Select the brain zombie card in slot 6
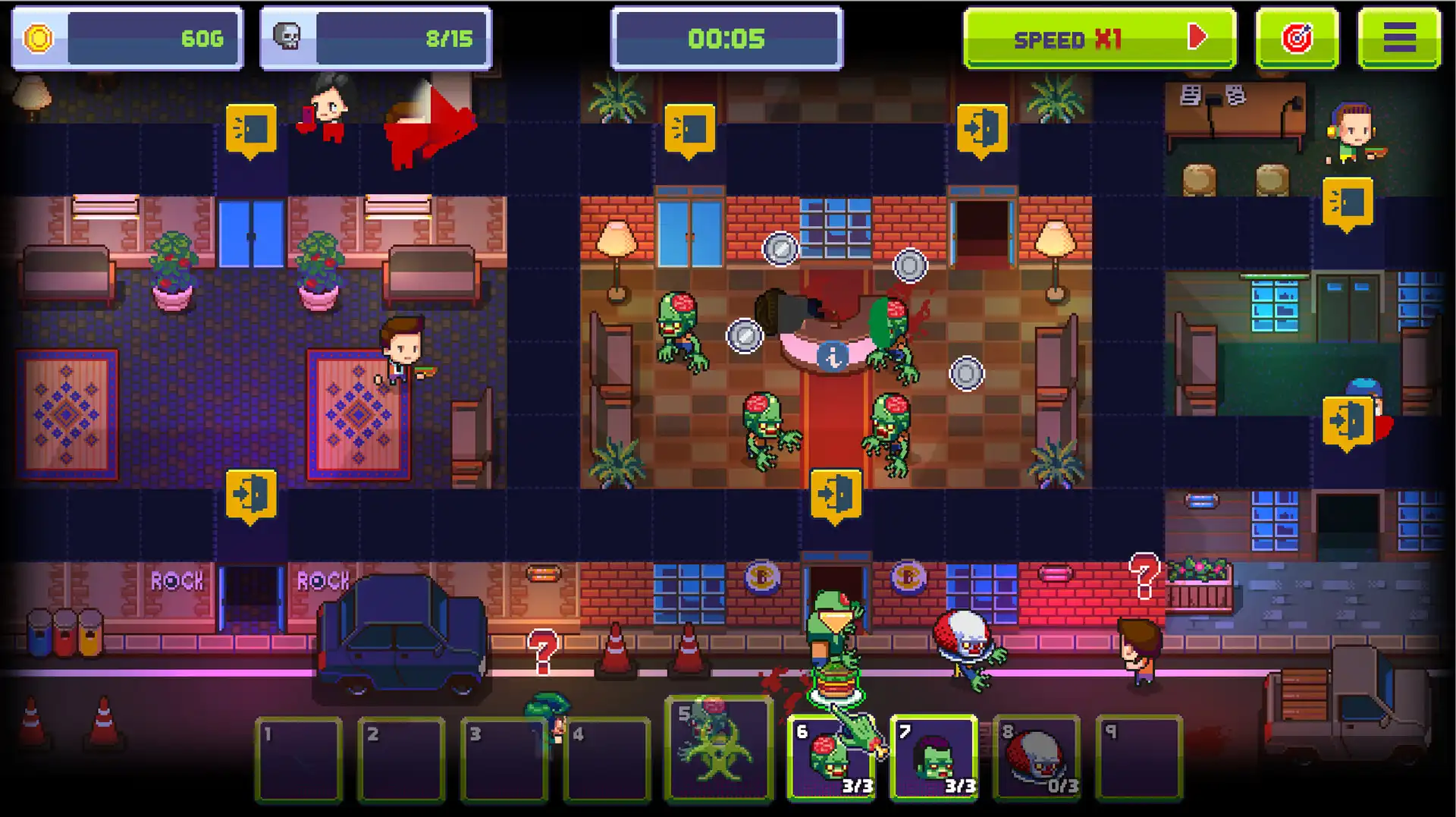1456x817 pixels. pyautogui.click(x=830, y=759)
